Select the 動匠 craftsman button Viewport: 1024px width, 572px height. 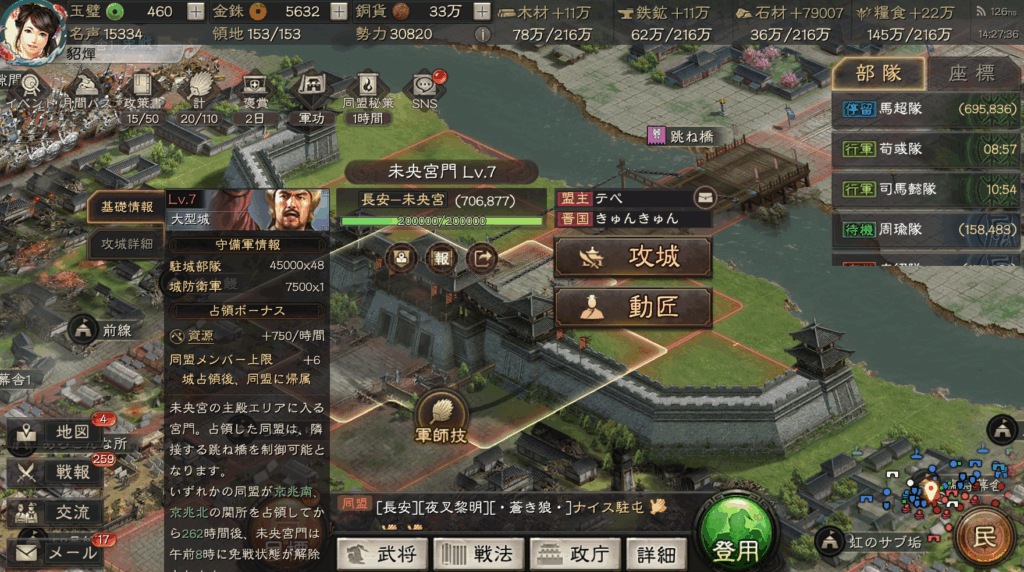(632, 308)
